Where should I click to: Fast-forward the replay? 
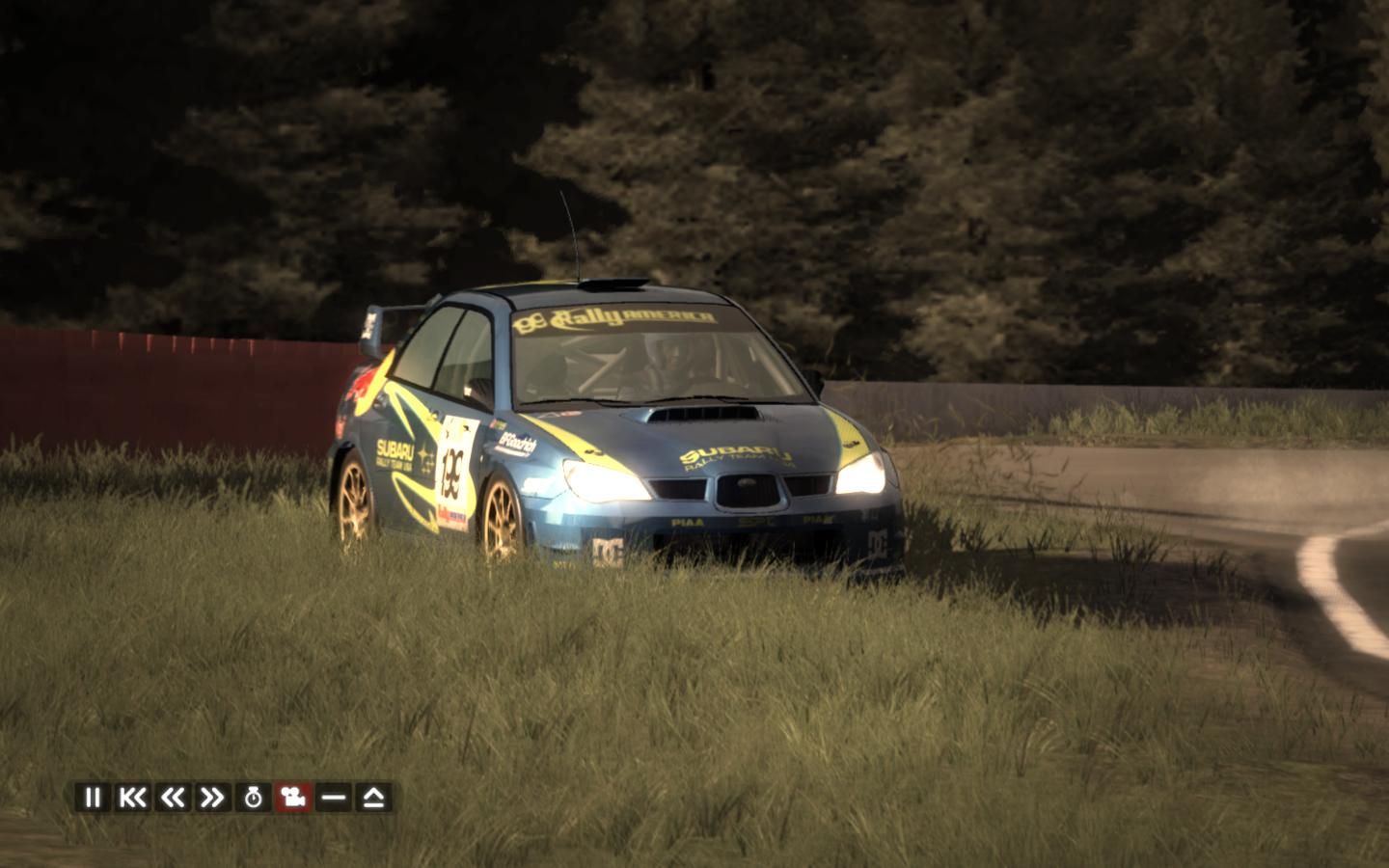point(212,798)
